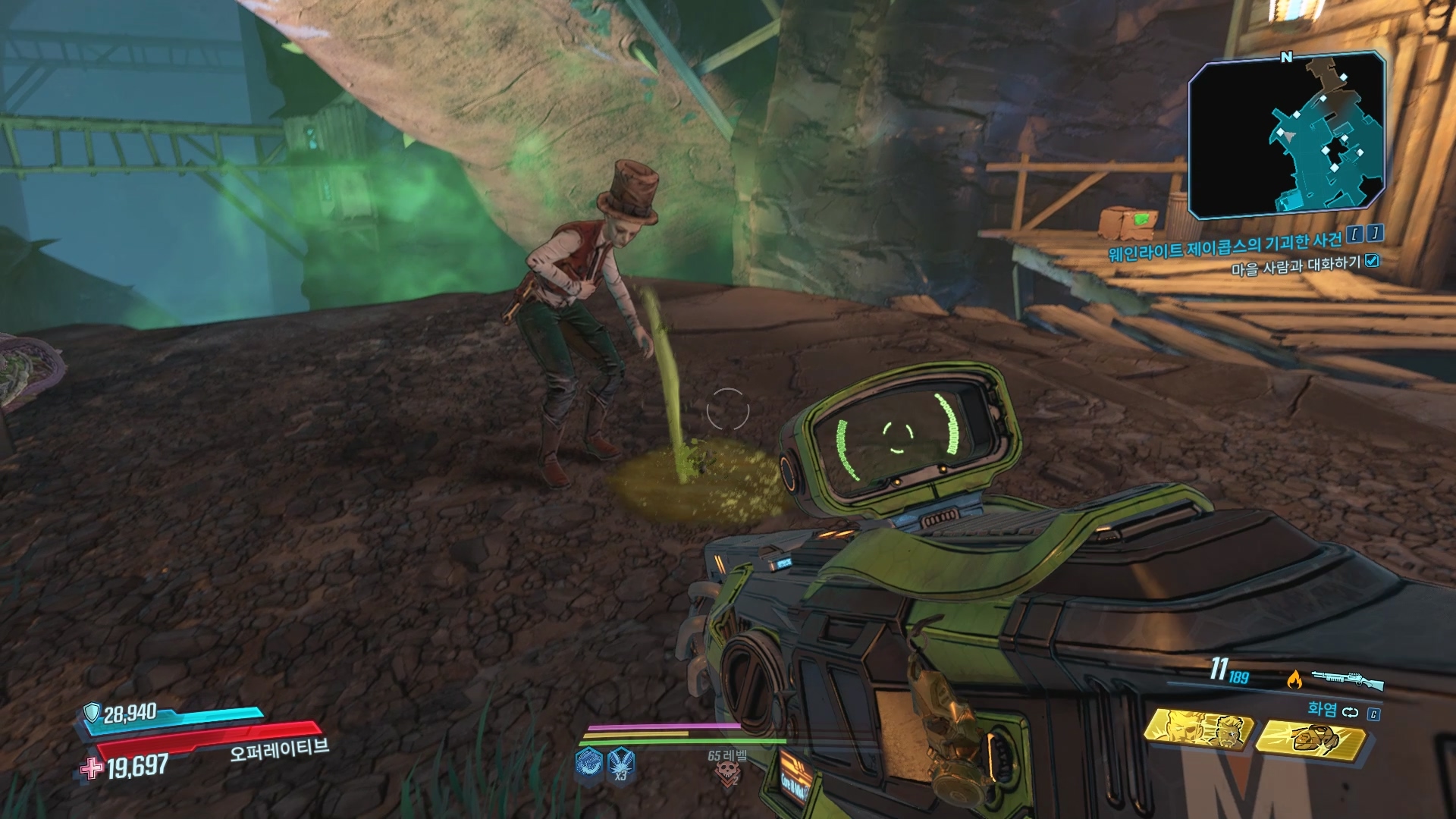
Task: Activate the gold drone action skill icon
Action: pos(1309,737)
